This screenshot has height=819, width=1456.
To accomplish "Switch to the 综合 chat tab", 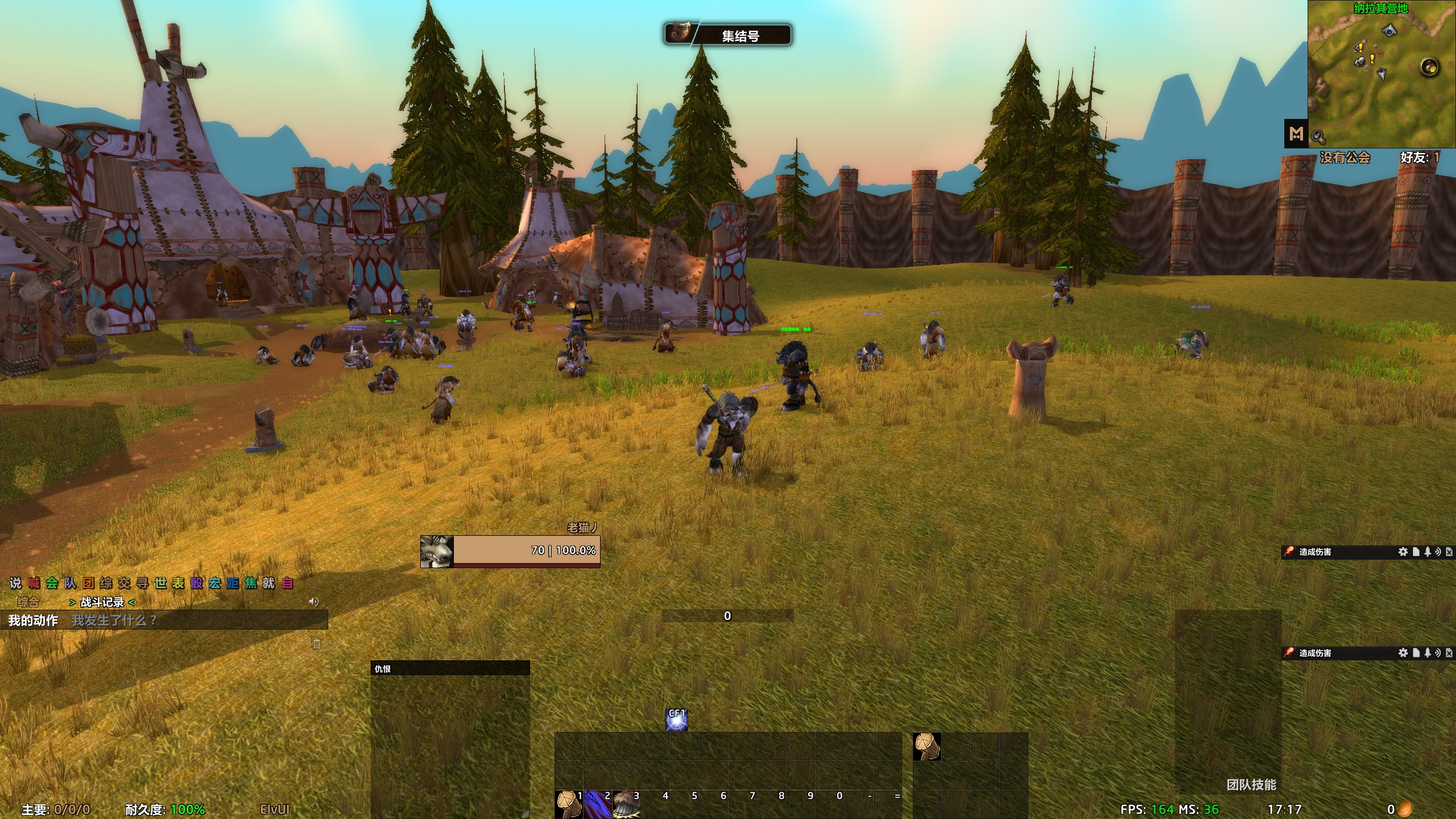I will pos(28,602).
